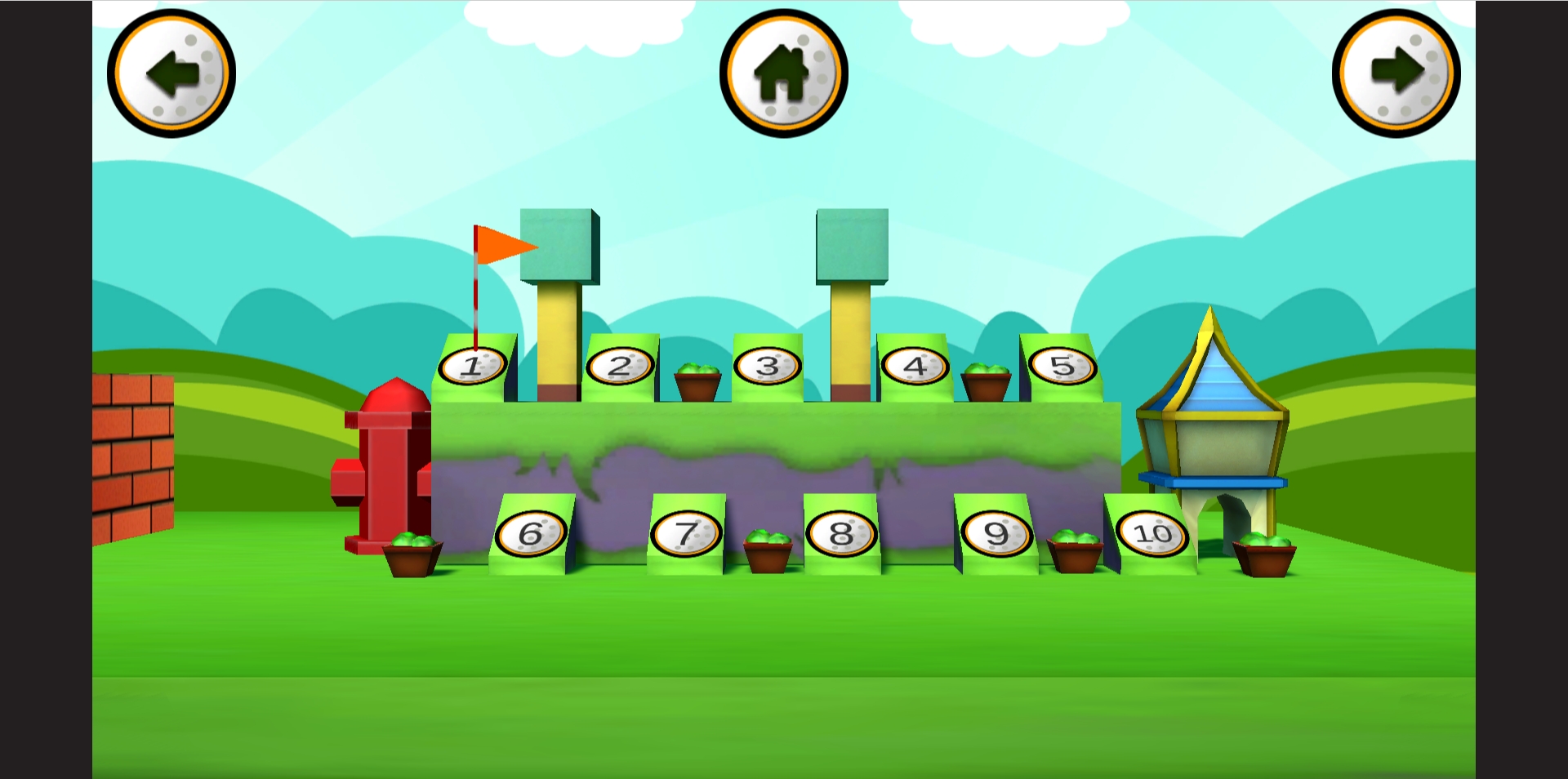Screen dimensions: 1568x779
Task: Pick level 5
Action: [x=1062, y=367]
